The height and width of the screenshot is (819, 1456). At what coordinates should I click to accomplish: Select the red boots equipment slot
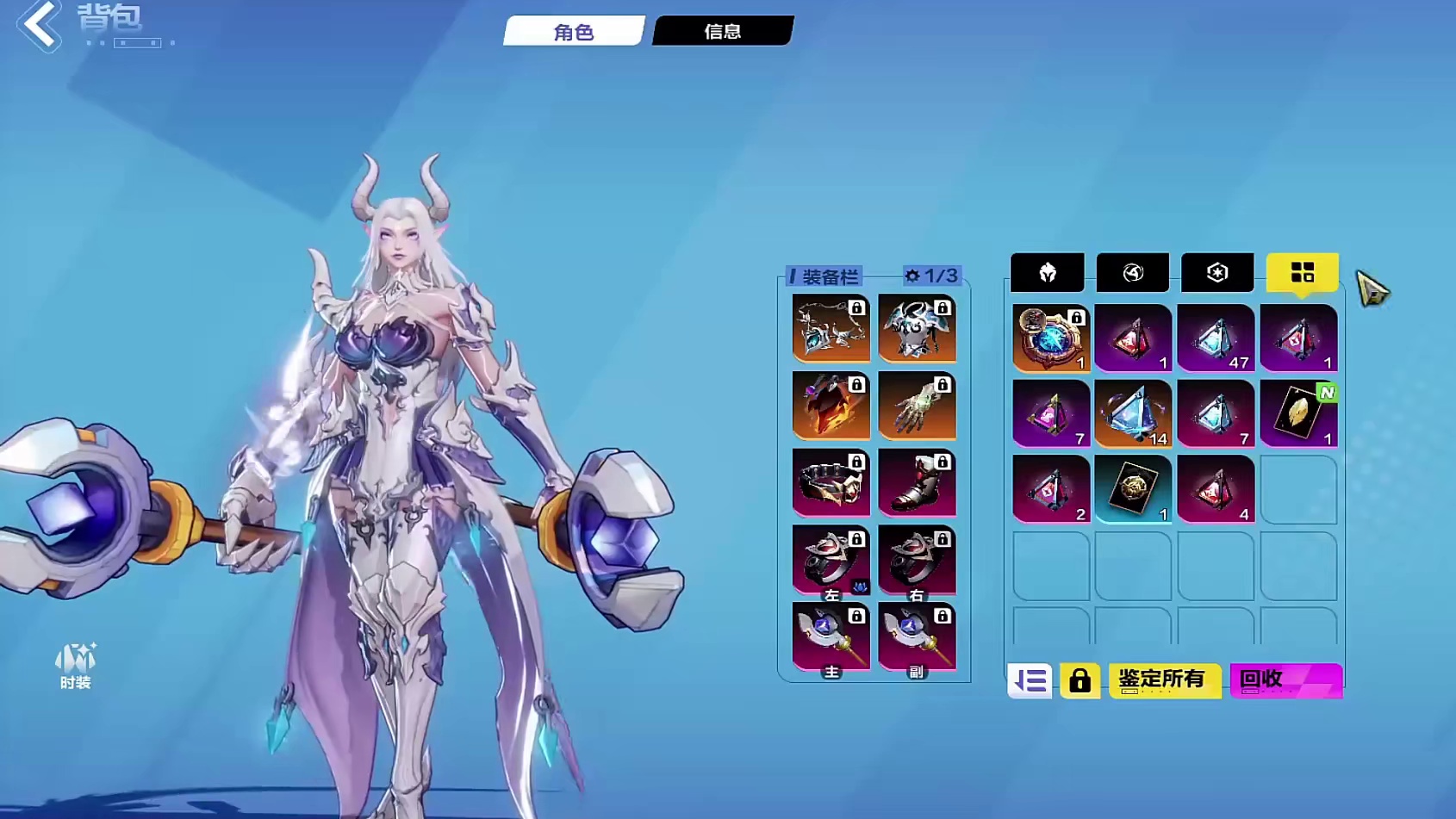[917, 482]
